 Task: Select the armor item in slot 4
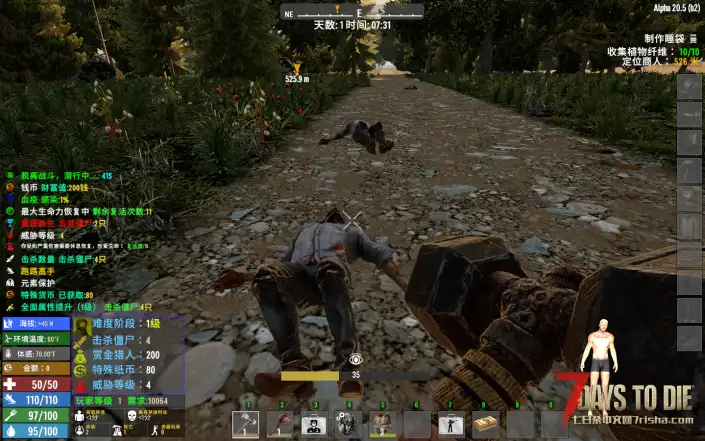348,424
